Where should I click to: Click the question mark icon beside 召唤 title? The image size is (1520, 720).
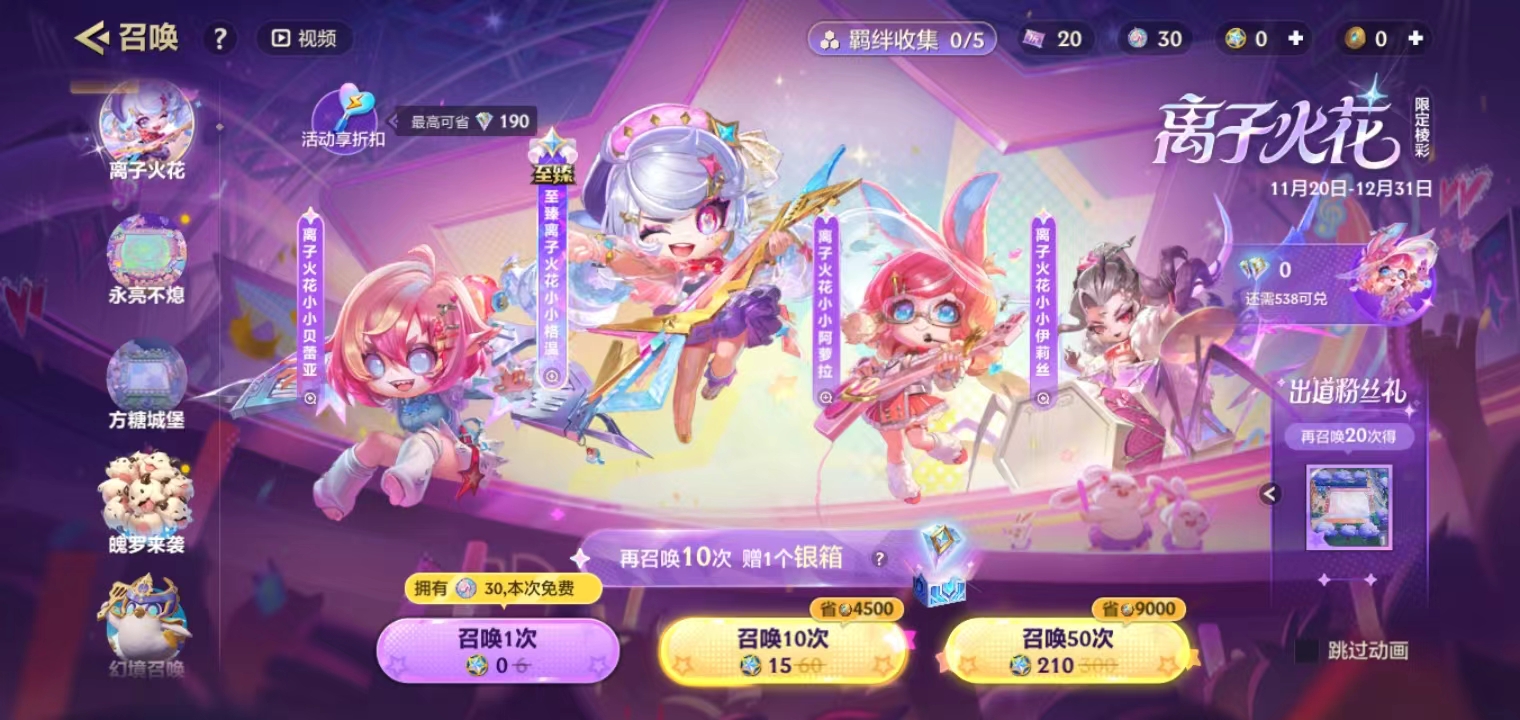[x=219, y=38]
